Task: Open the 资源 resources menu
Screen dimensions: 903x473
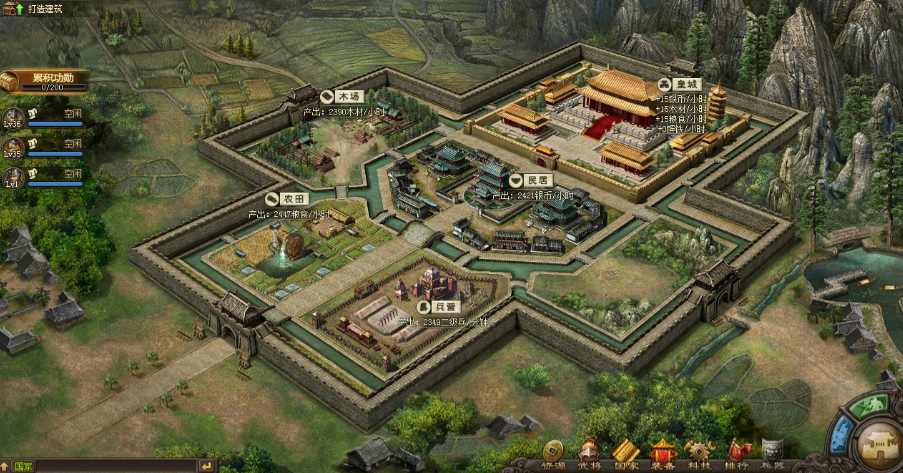Action: [553, 453]
